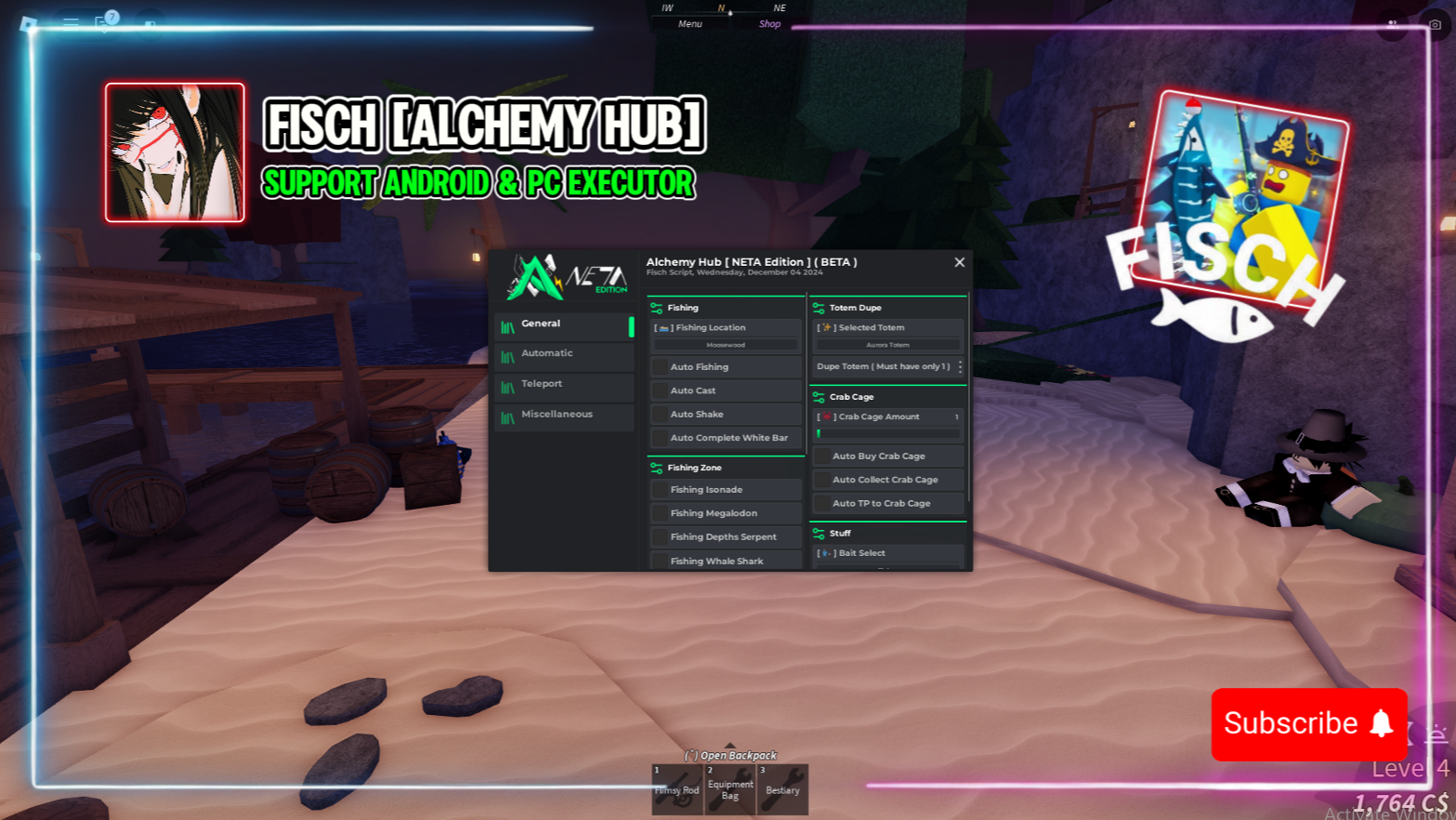The image size is (1456, 820).
Task: Toggle Auto Collect Crab Cage
Action: (822, 480)
